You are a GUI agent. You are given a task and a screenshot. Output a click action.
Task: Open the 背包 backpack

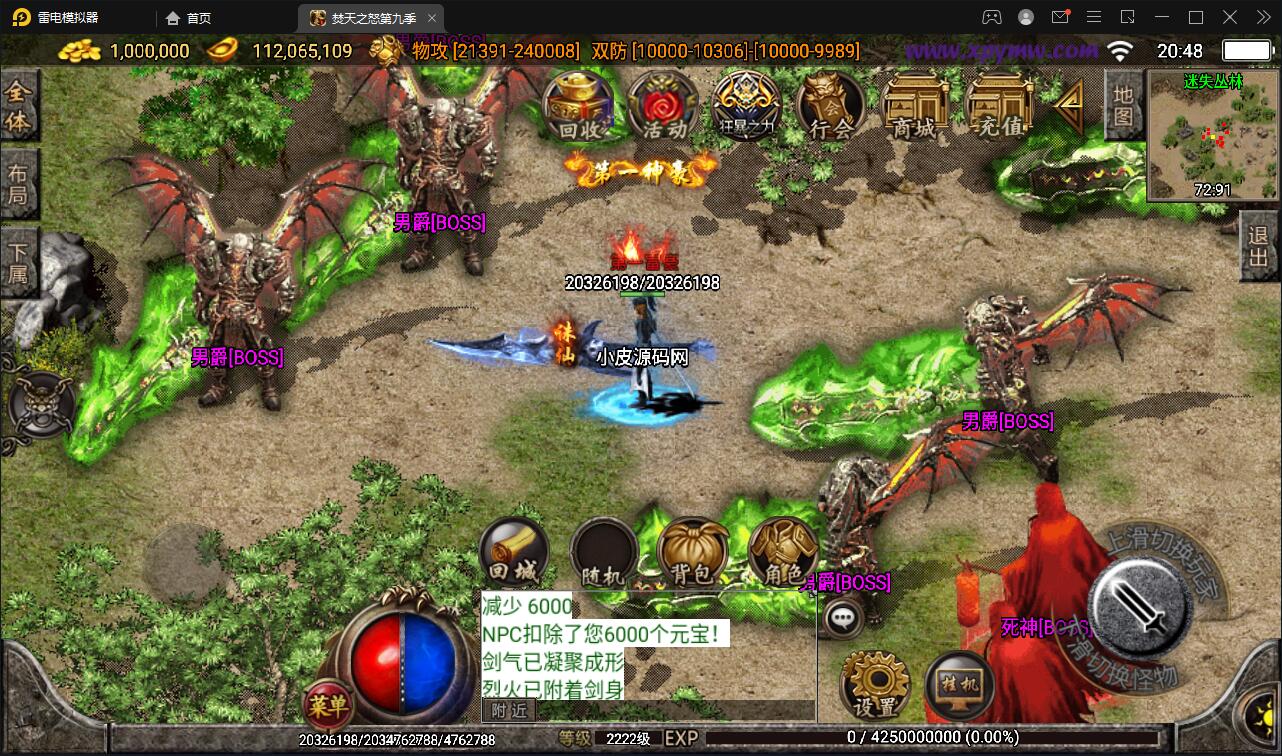692,552
